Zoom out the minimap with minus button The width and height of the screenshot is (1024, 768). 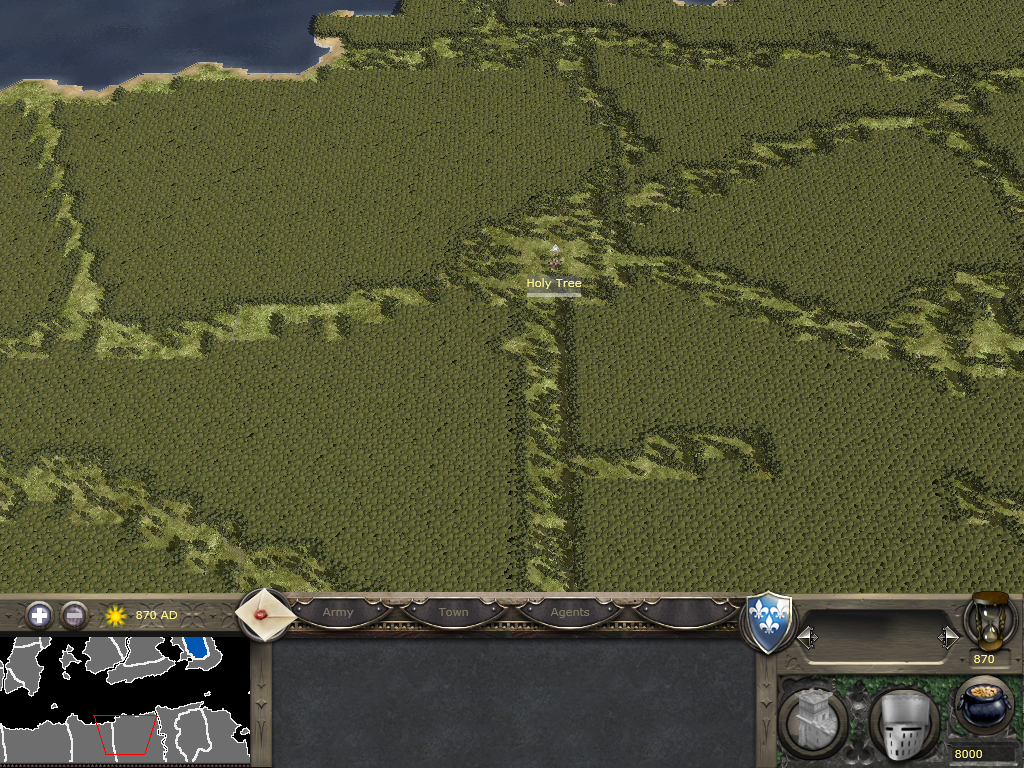point(74,615)
